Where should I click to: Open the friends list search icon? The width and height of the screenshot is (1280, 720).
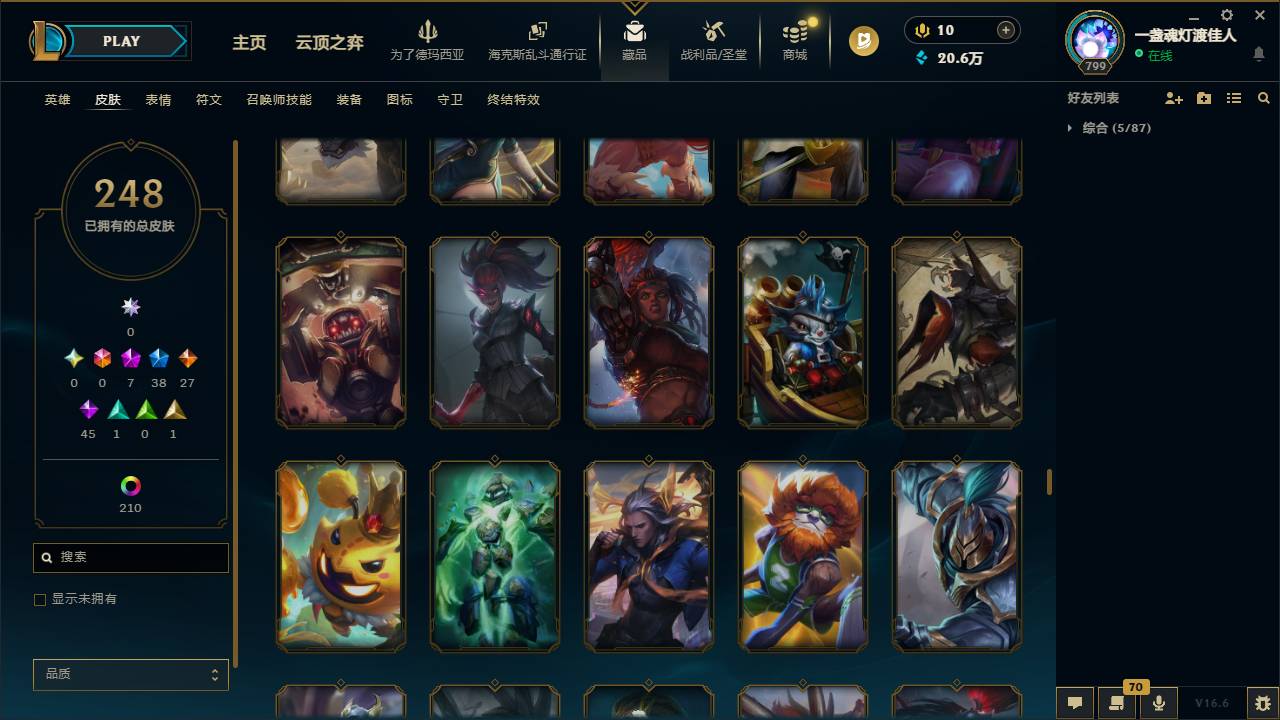(x=1263, y=97)
